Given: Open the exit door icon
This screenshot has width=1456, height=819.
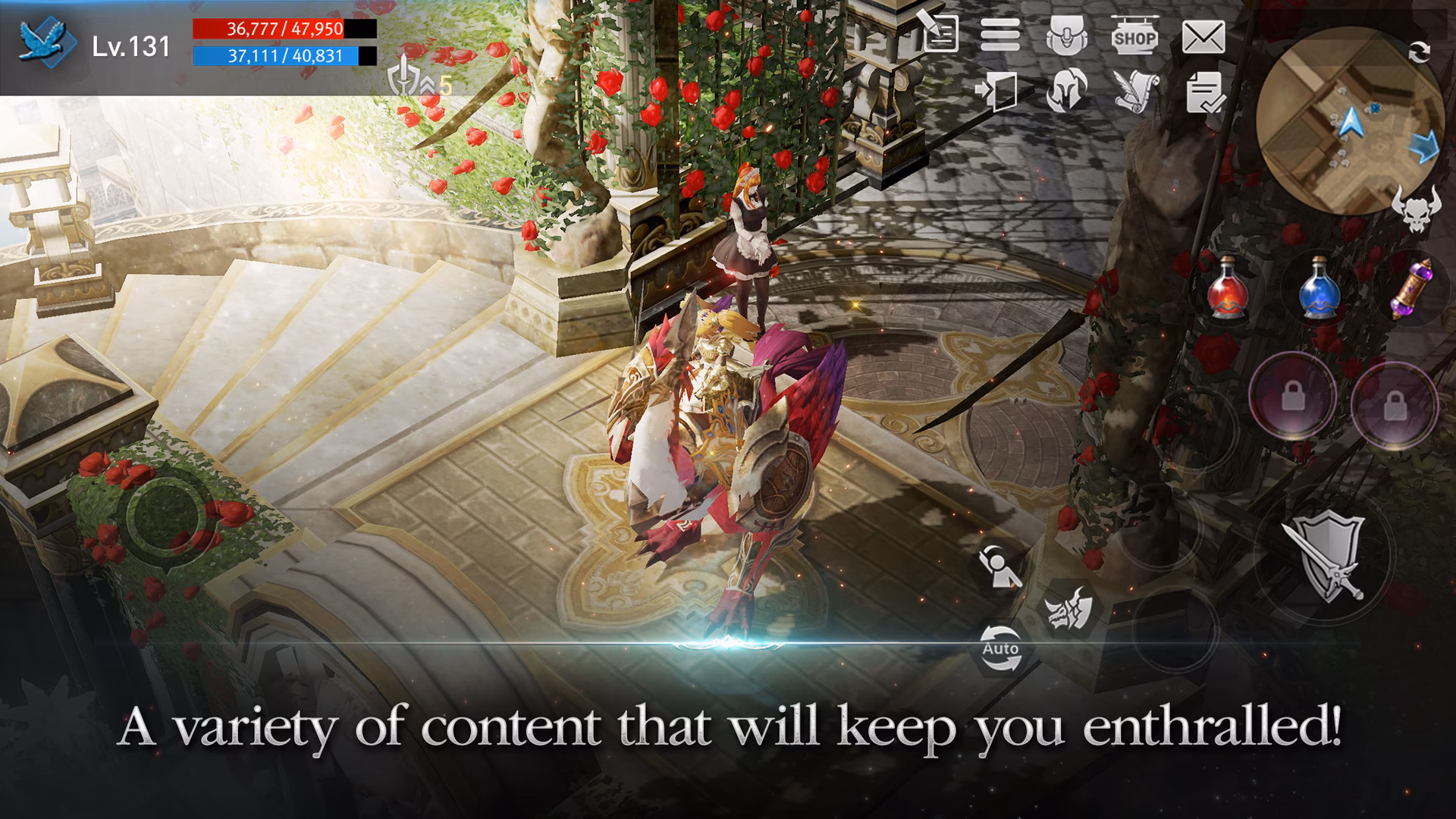Looking at the screenshot, I should (x=997, y=89).
